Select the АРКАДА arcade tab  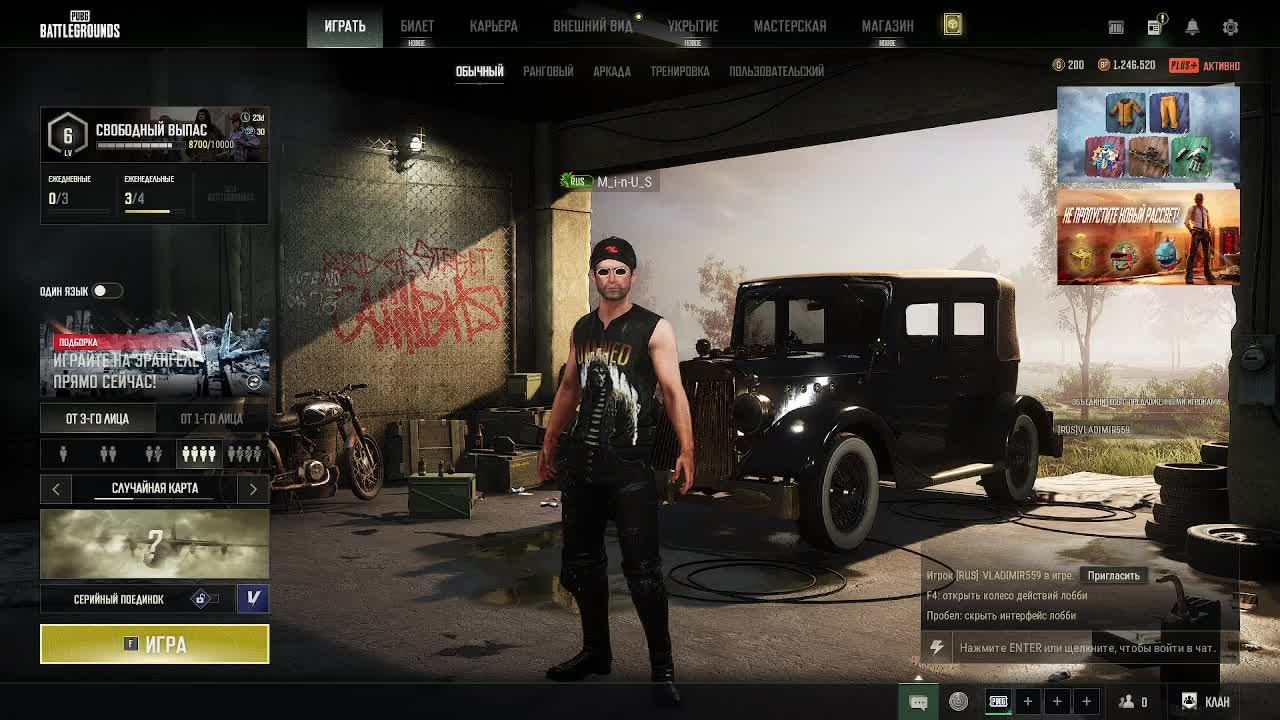click(612, 71)
